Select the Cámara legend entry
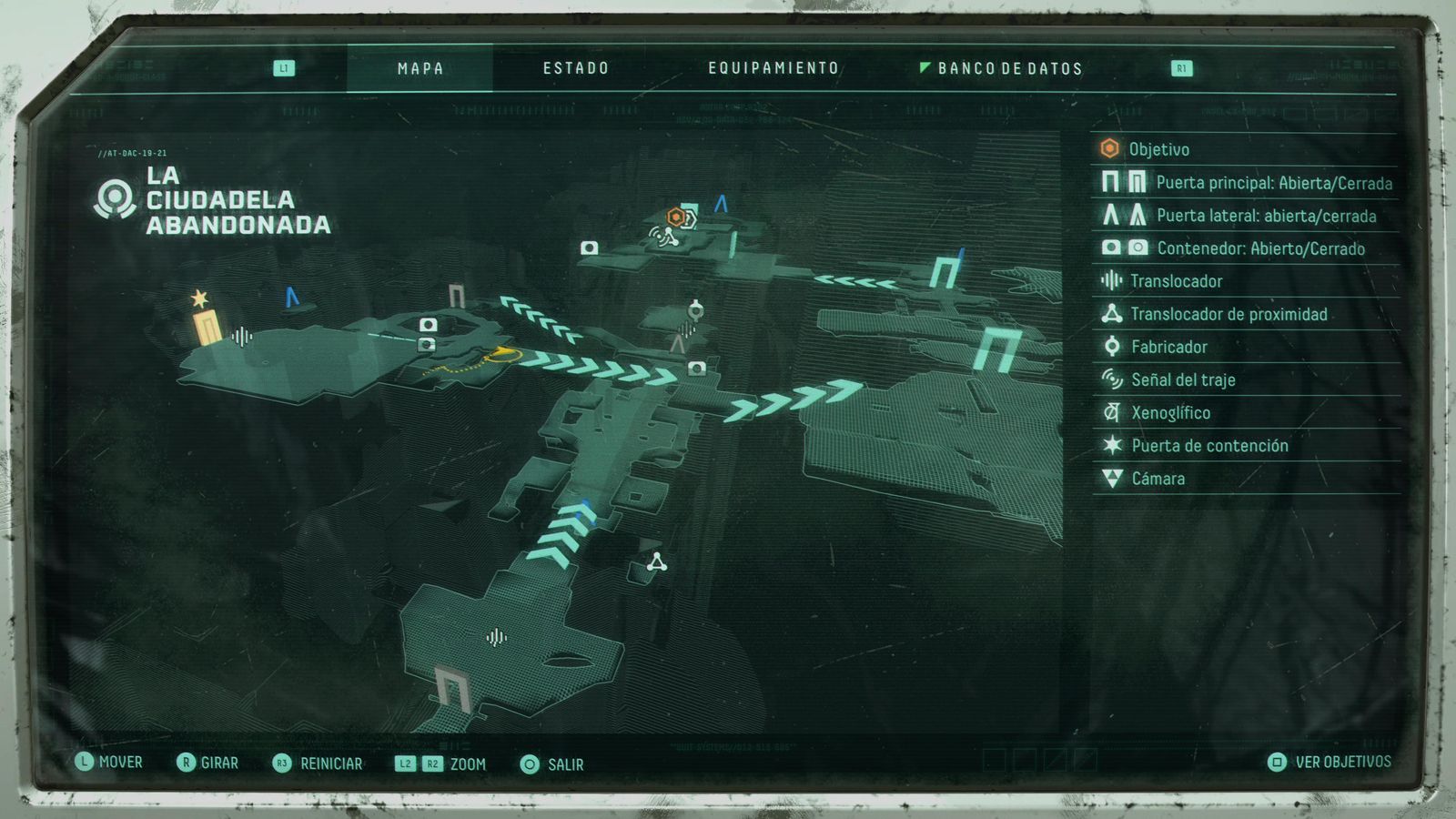 [1158, 478]
